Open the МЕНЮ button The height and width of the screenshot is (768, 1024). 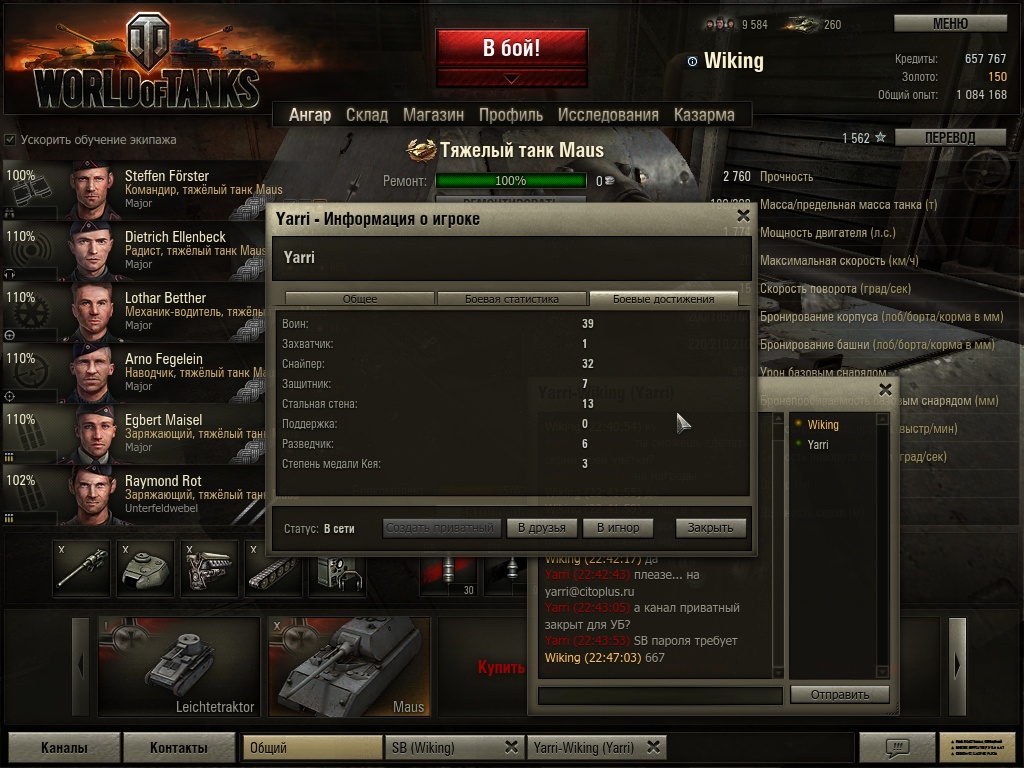[x=949, y=23]
